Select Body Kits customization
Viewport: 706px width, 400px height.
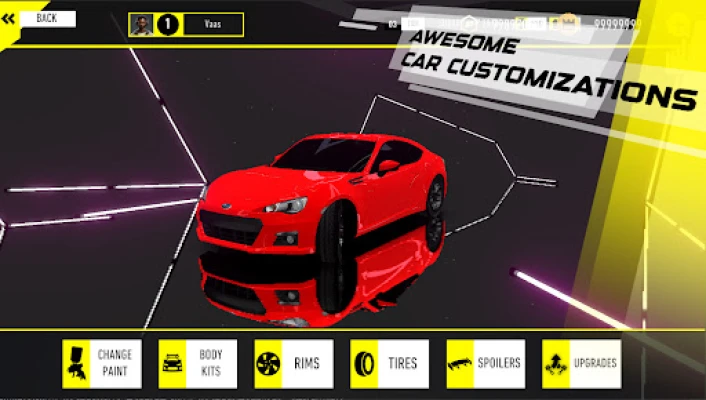point(198,363)
